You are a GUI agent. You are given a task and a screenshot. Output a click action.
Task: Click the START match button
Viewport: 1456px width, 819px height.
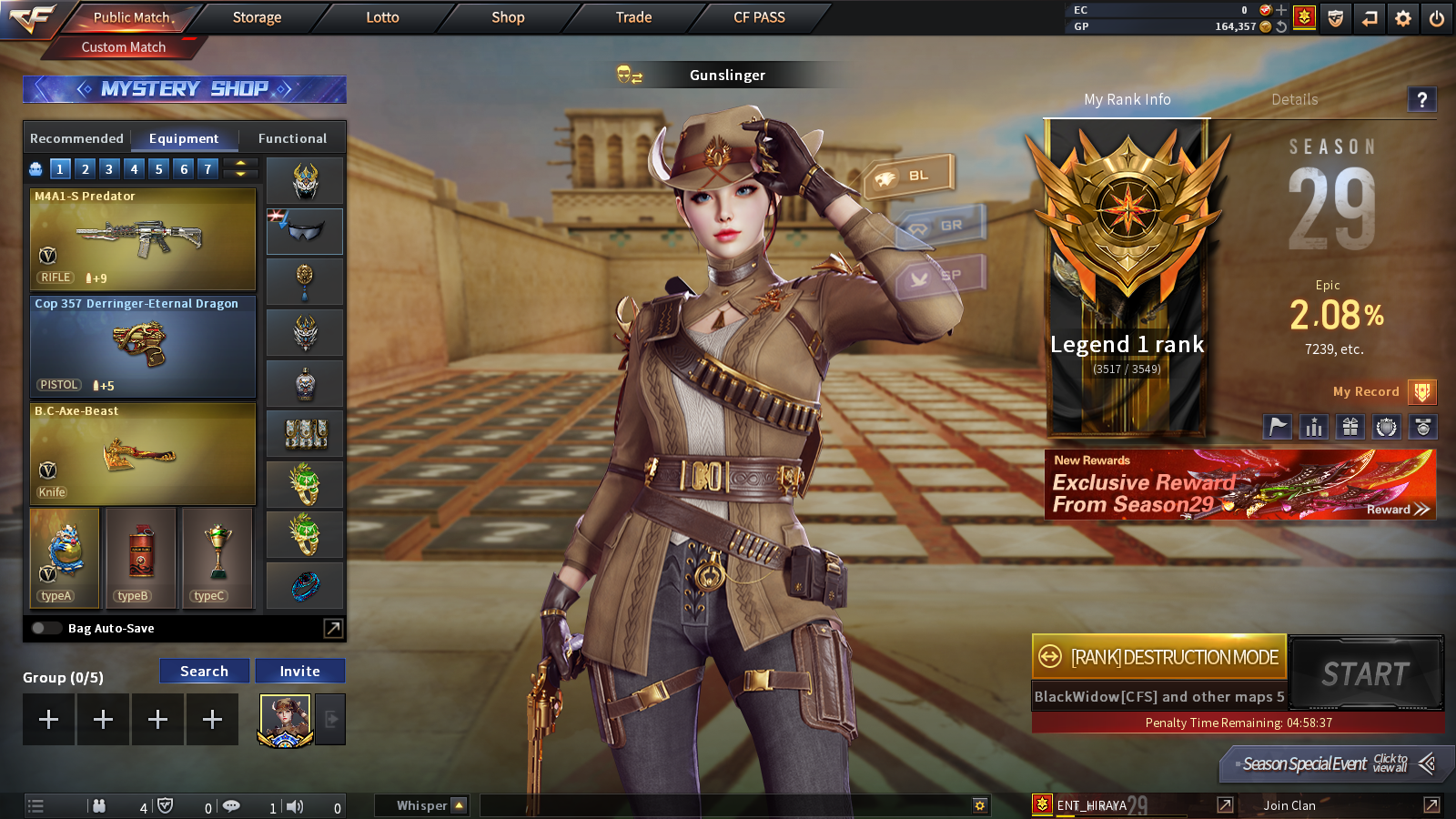(1365, 673)
